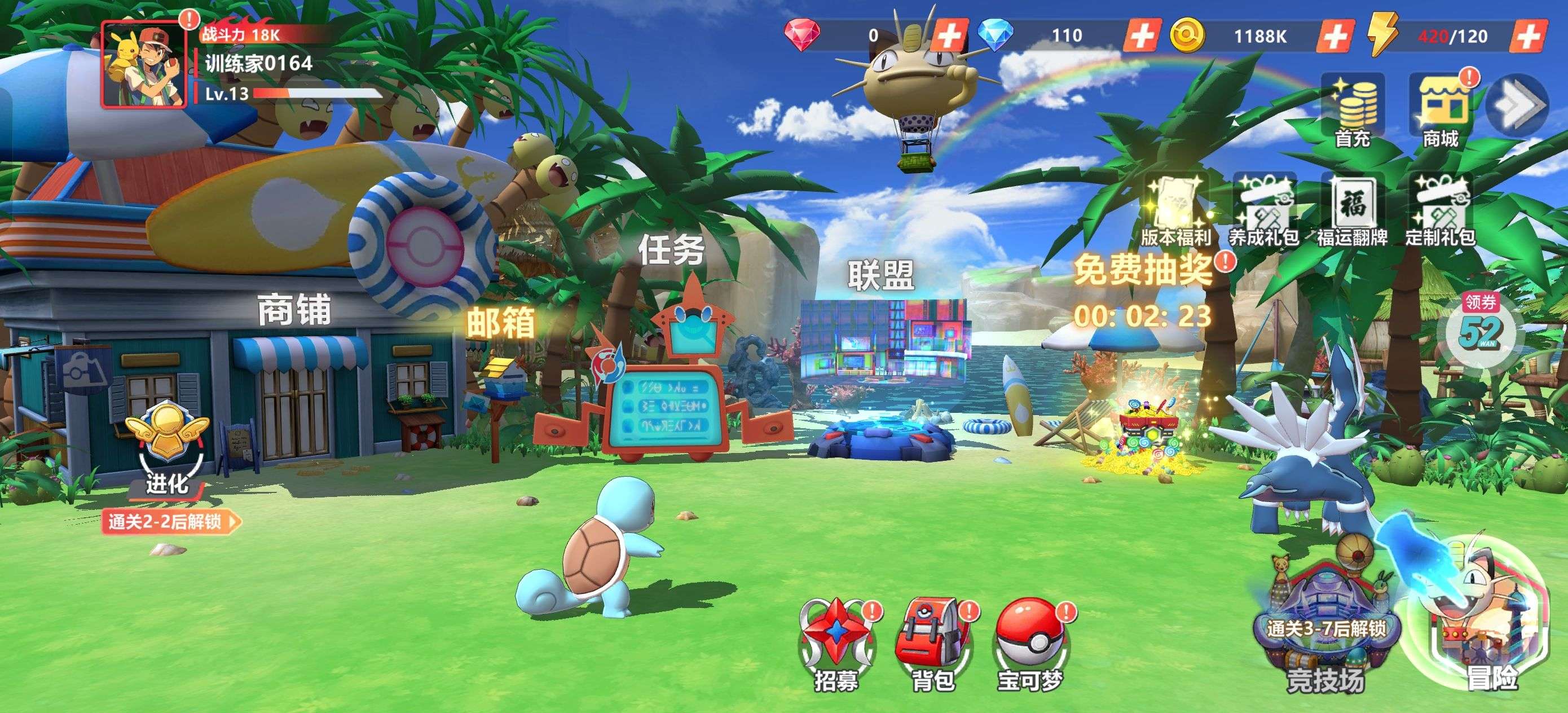Open the 定制礼包 custom gift pack

1440,210
